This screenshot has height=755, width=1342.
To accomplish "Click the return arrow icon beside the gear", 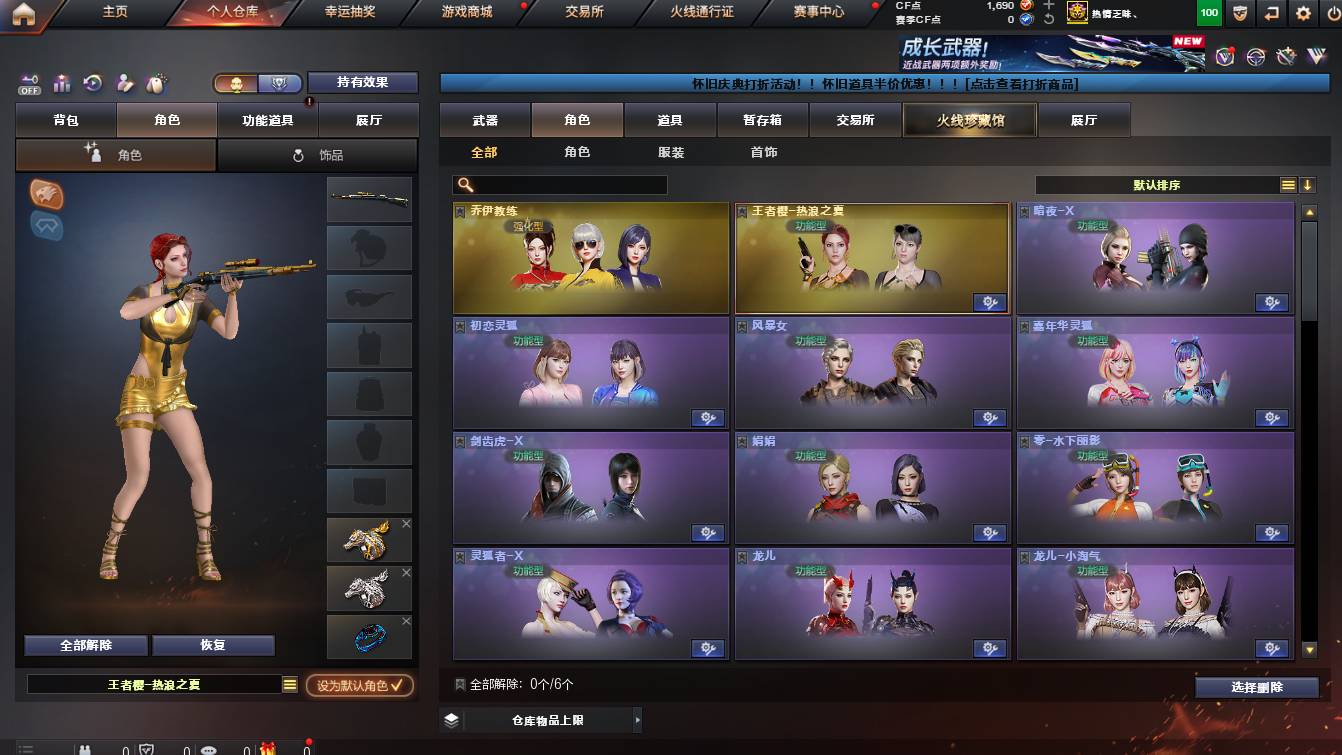I will tap(1272, 13).
